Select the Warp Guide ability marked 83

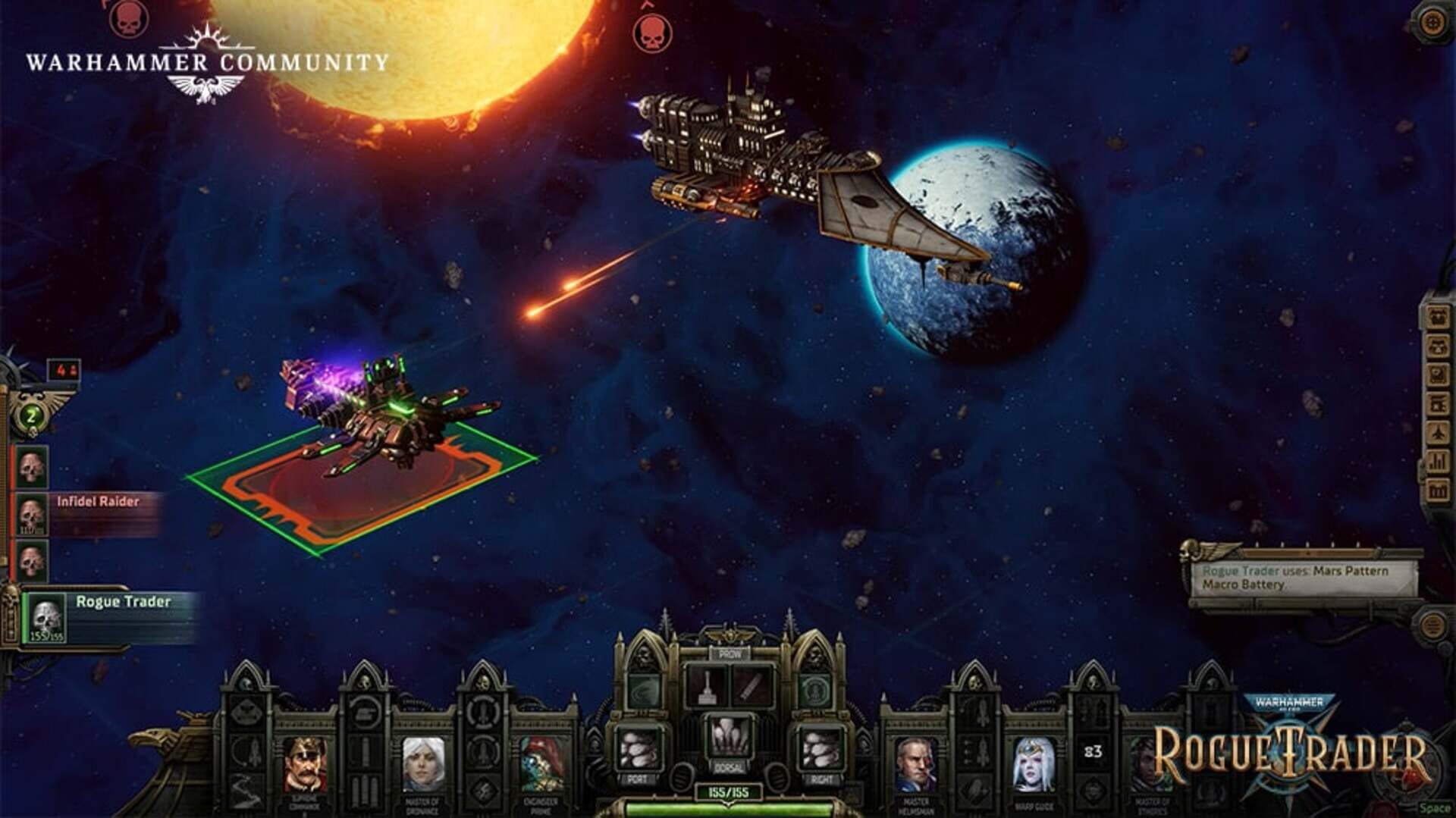1093,751
